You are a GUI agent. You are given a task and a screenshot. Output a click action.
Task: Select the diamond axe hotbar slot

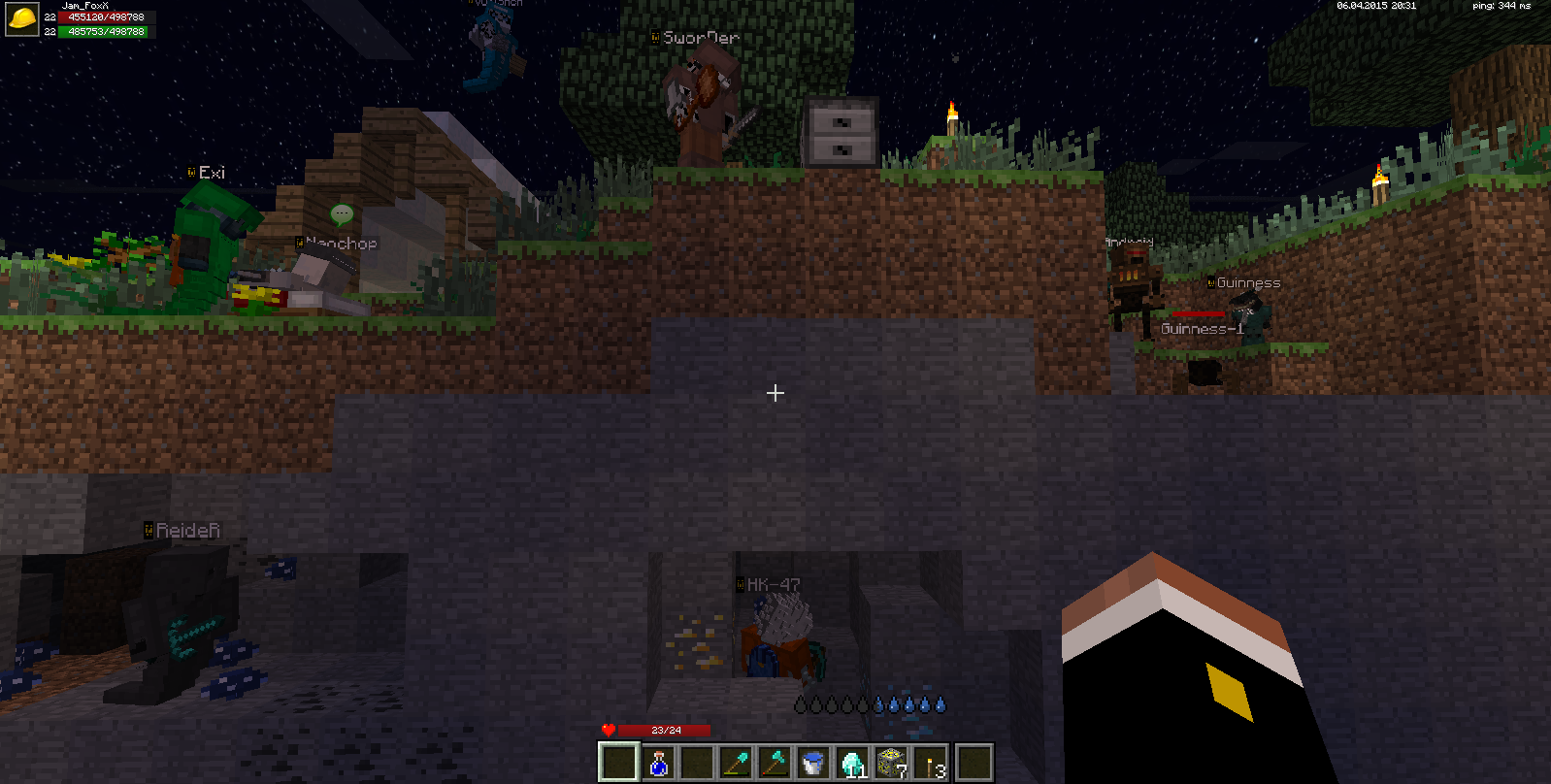[x=775, y=763]
